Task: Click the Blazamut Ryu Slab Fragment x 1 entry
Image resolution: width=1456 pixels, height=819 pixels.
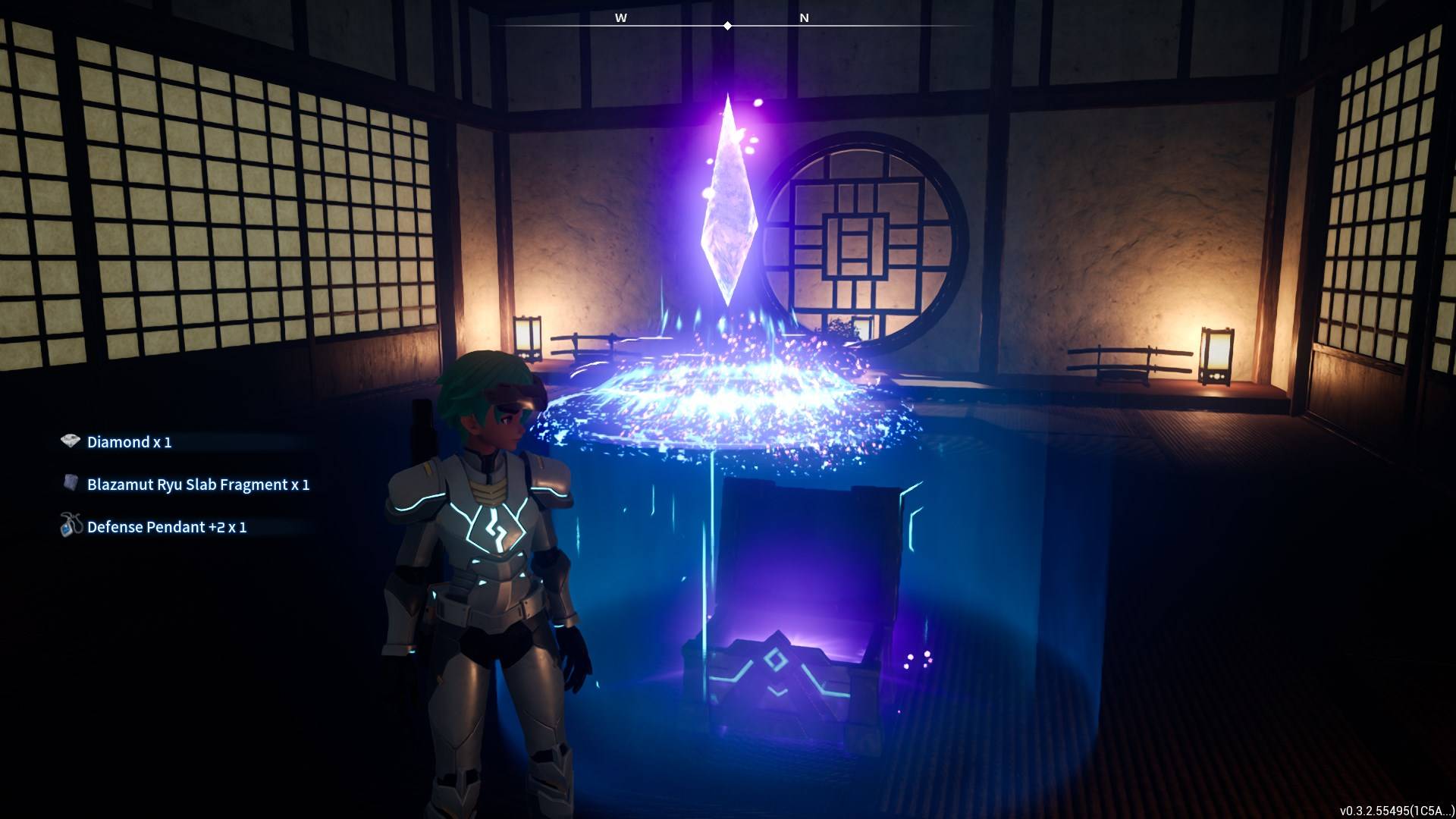Action: tap(197, 484)
